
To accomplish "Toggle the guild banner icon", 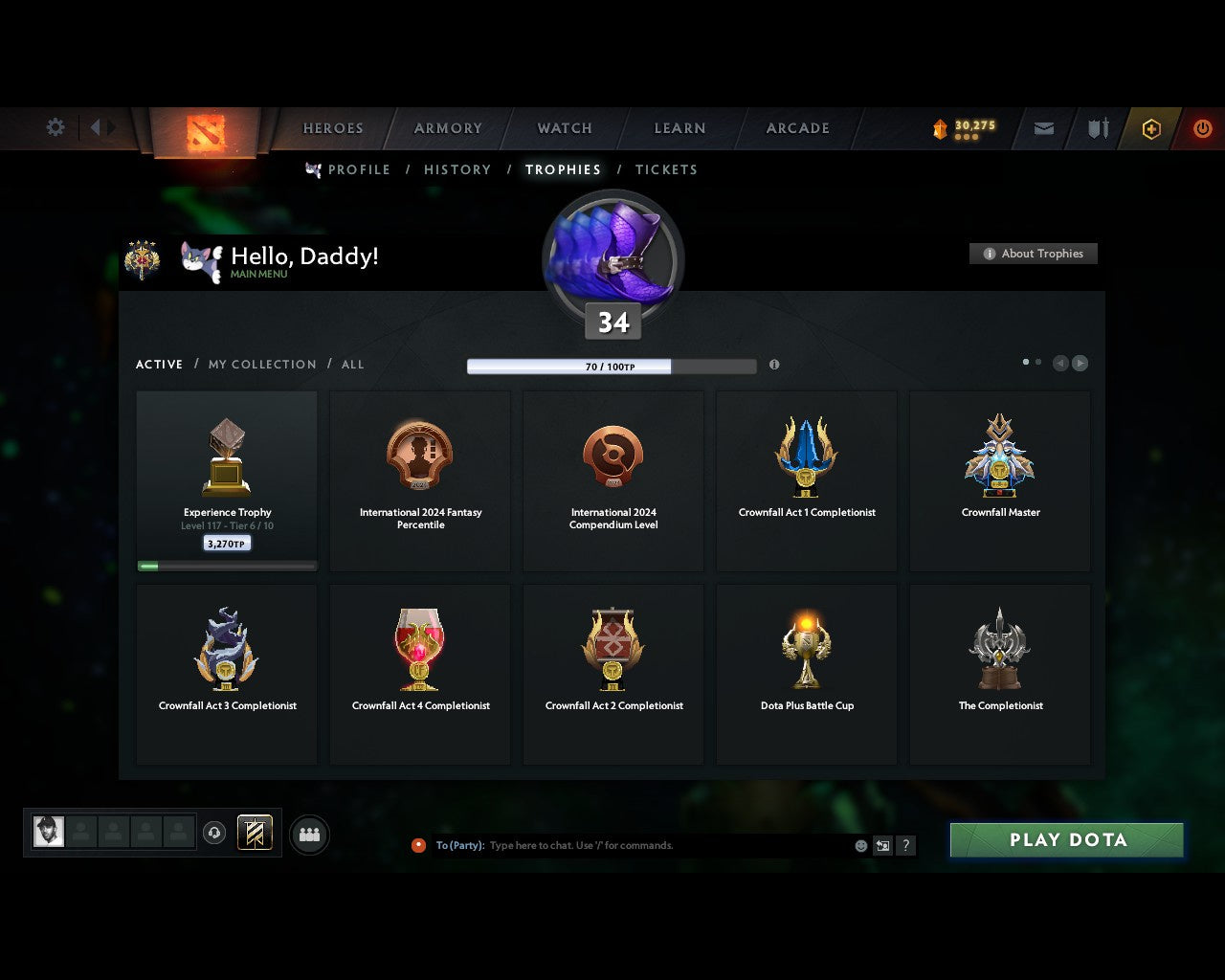I will [x=255, y=833].
